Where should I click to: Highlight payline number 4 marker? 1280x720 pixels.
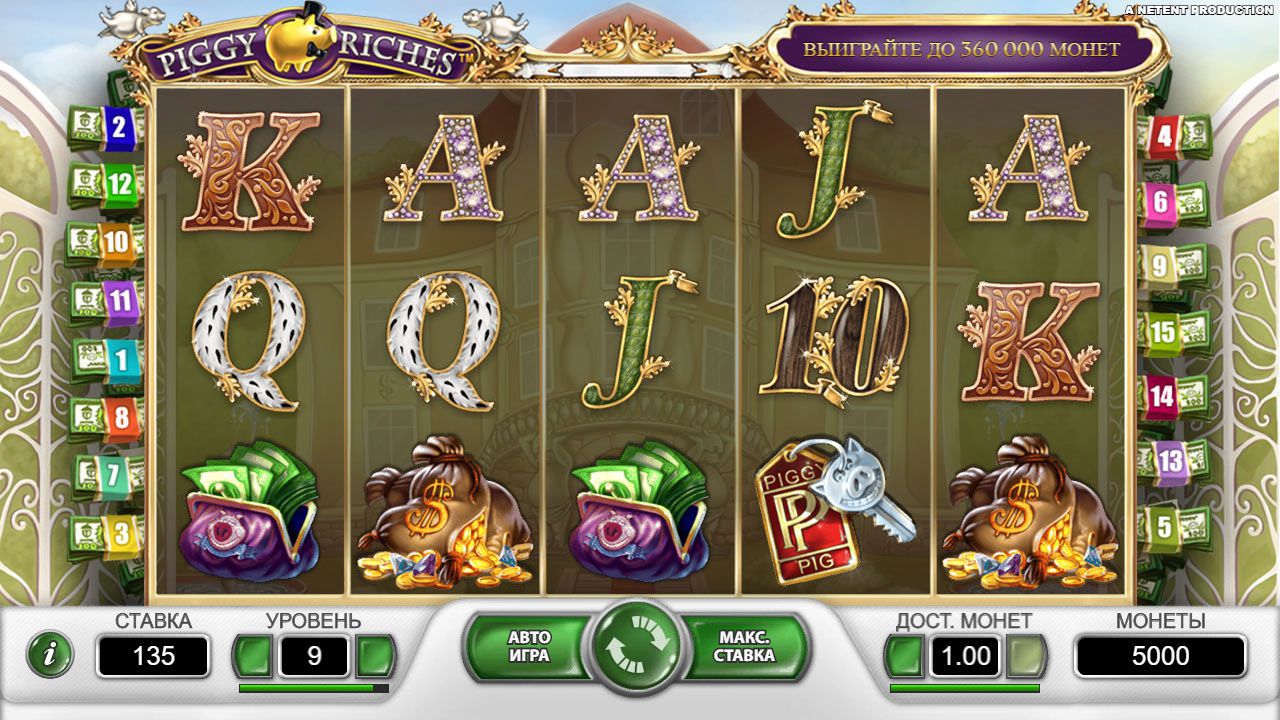1164,135
